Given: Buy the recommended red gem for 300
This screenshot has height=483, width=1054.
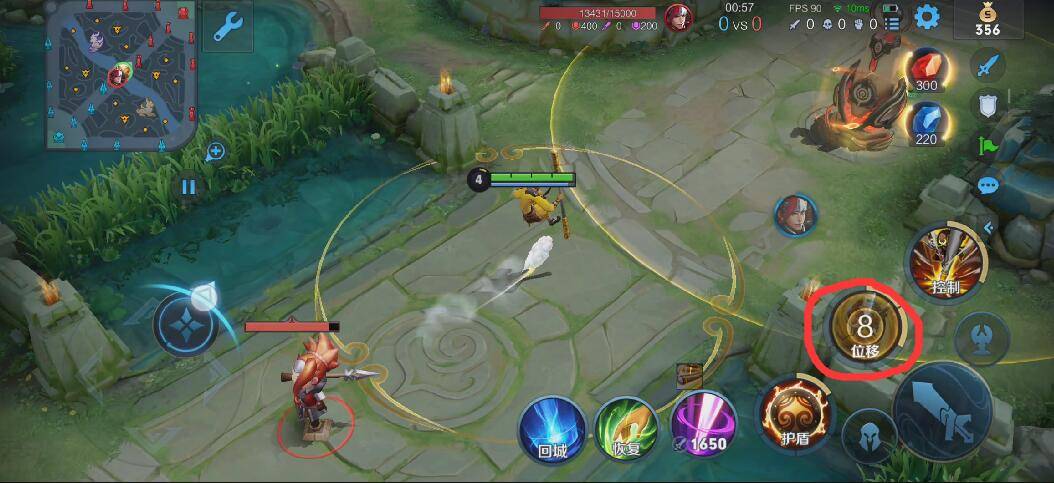Looking at the screenshot, I should [x=925, y=70].
